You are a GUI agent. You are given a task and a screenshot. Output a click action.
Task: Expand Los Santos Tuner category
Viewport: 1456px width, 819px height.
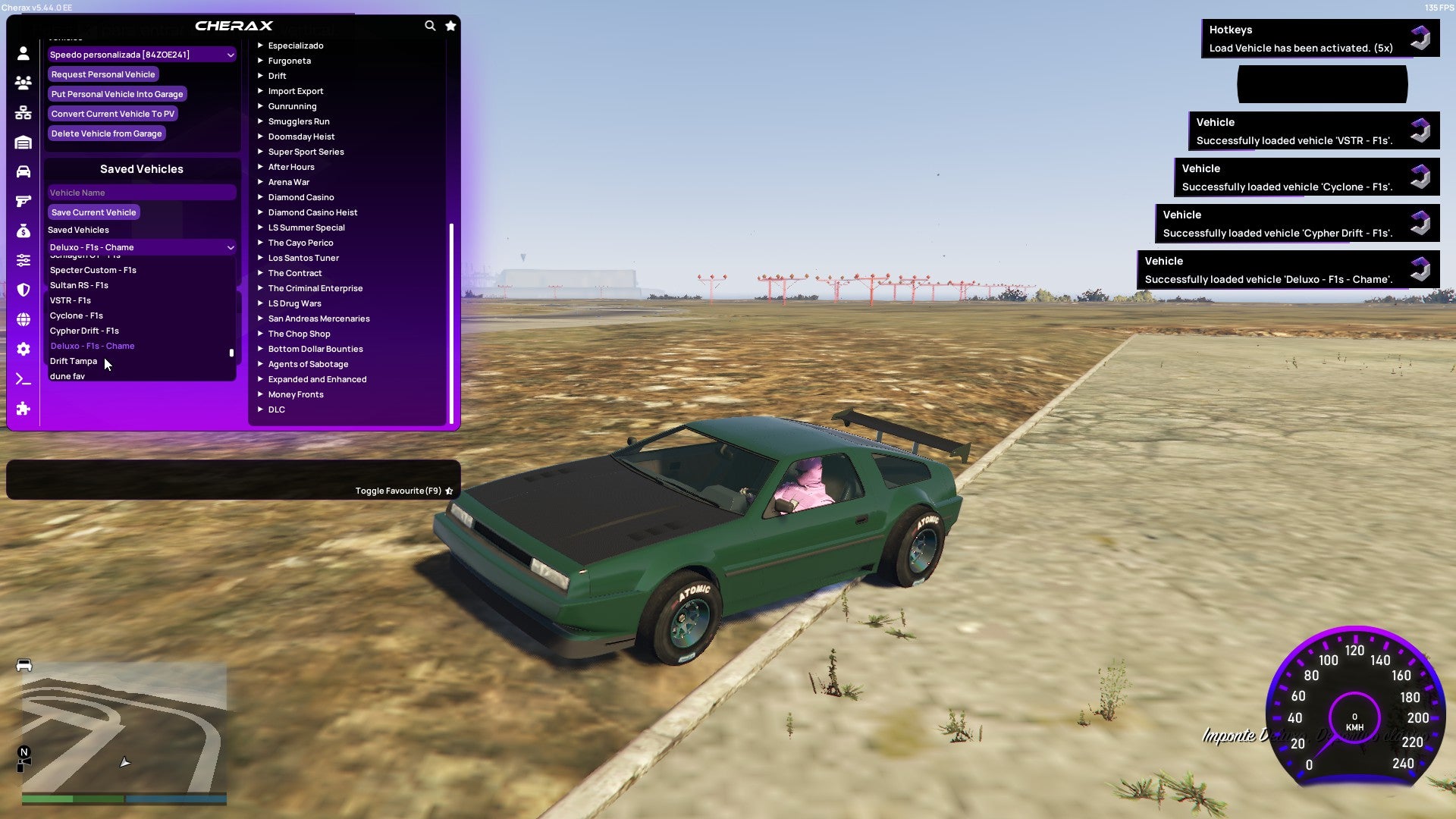tap(303, 258)
